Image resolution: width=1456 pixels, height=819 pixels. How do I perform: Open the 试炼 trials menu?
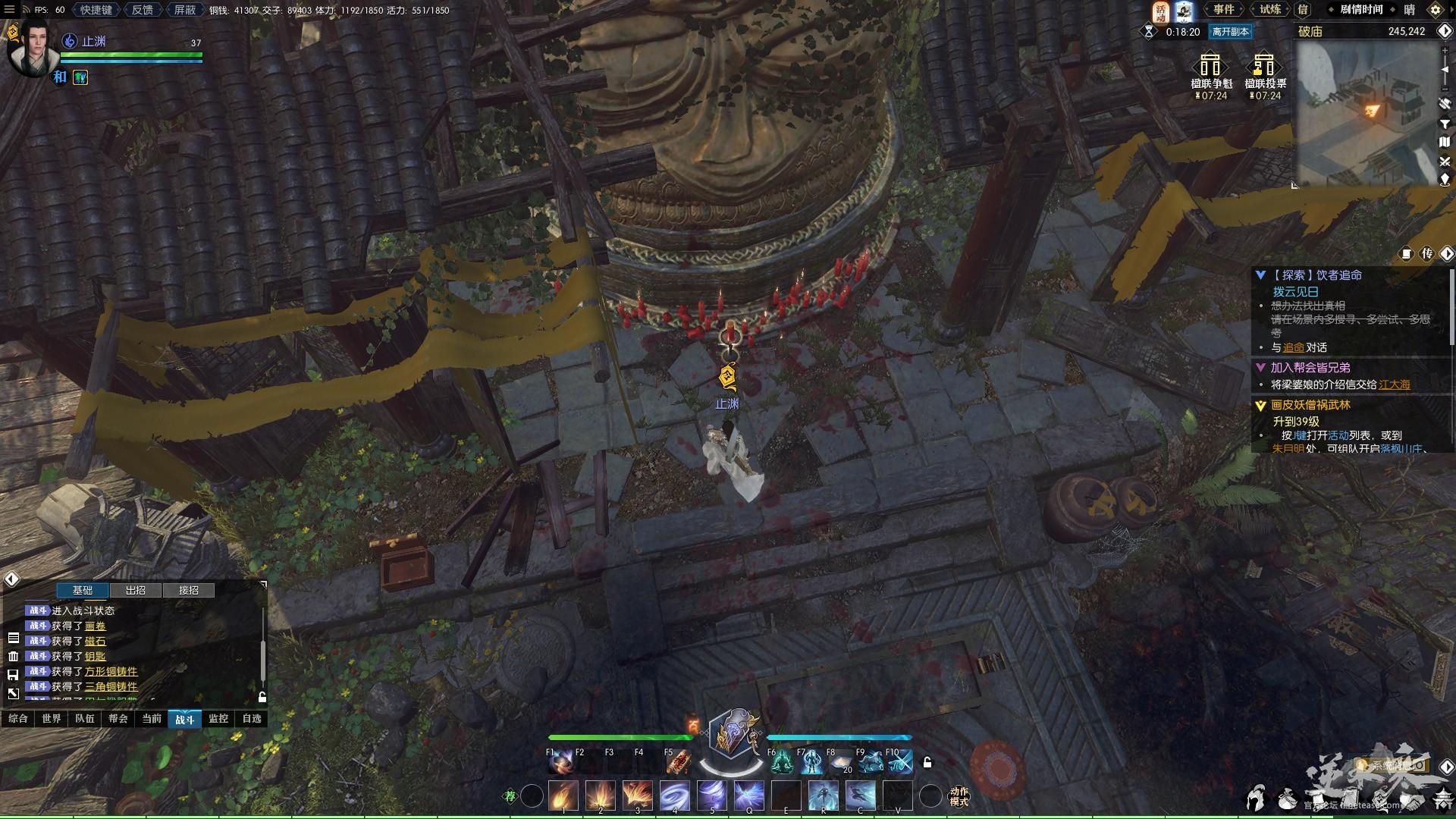[1270, 10]
